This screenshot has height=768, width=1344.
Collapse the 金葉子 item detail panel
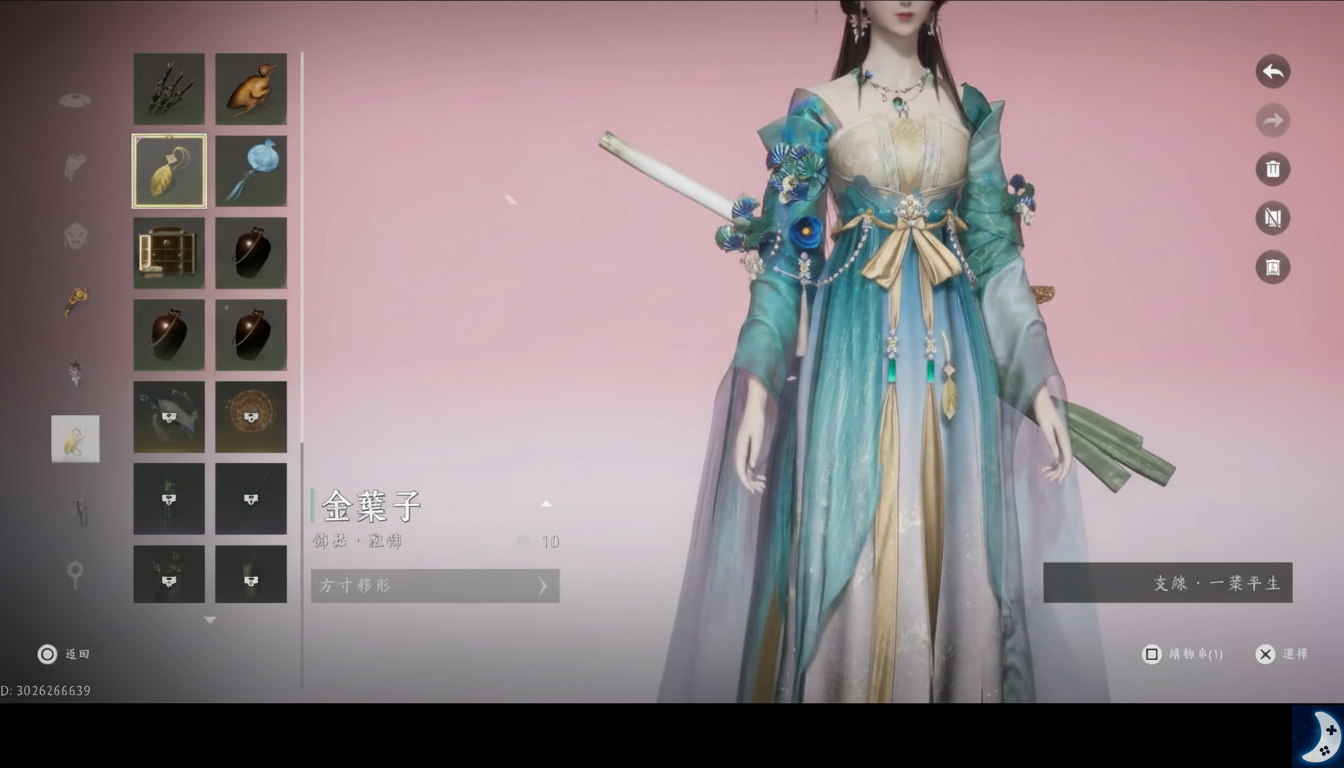click(x=545, y=503)
